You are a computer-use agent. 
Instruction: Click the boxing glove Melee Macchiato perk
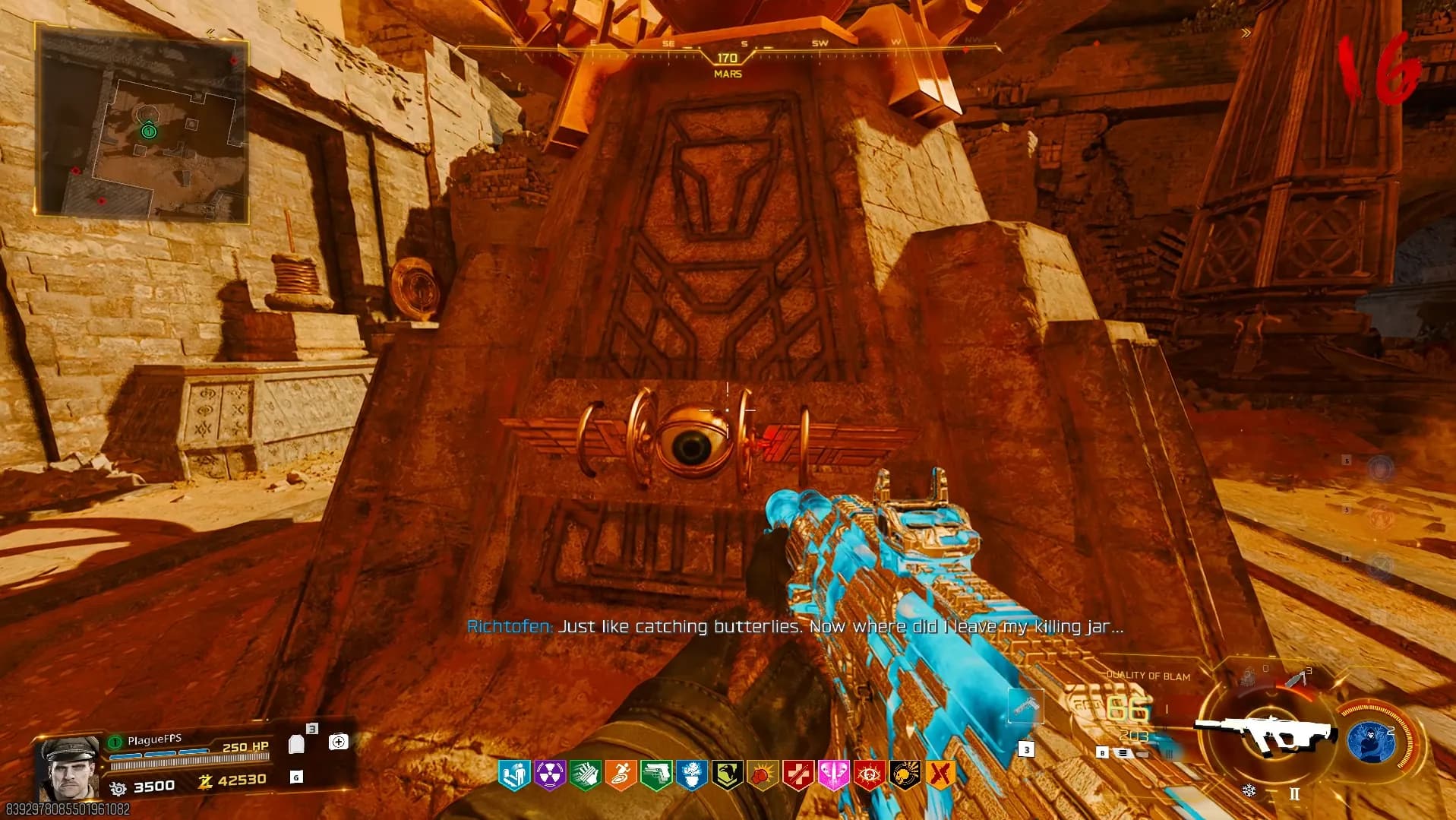click(x=763, y=775)
